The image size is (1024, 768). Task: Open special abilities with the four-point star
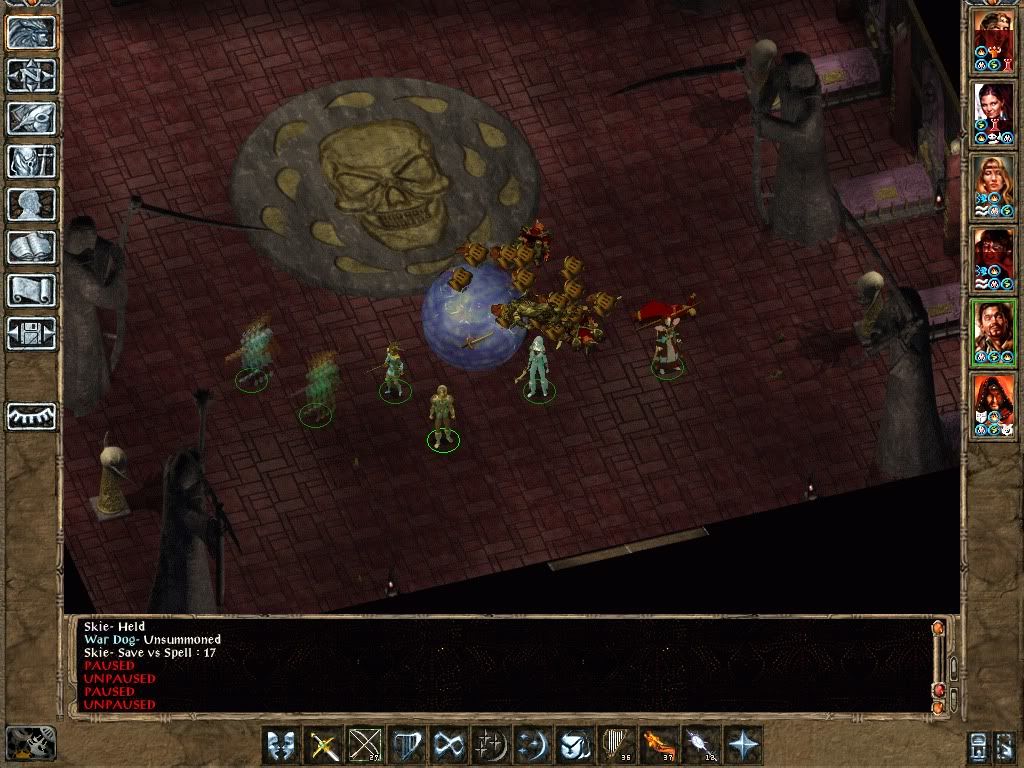point(743,746)
